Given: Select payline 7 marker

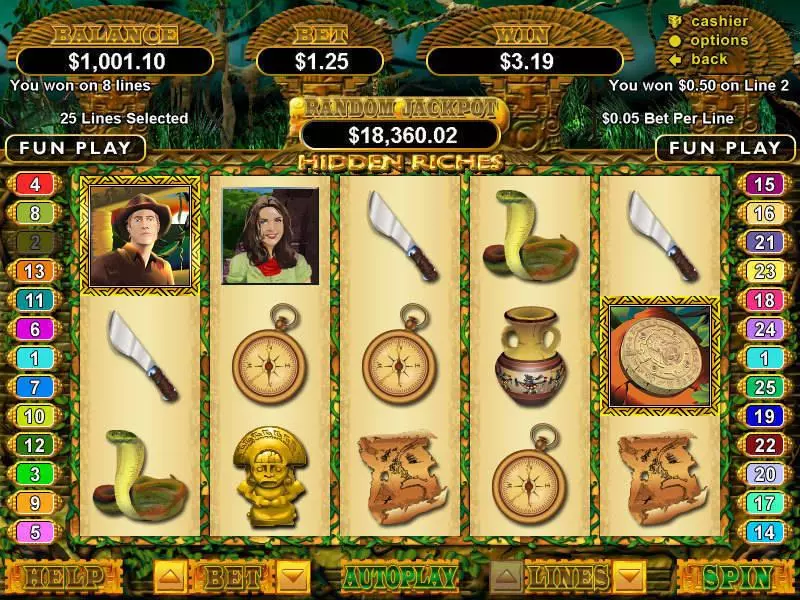Looking at the screenshot, I should click(x=35, y=387).
